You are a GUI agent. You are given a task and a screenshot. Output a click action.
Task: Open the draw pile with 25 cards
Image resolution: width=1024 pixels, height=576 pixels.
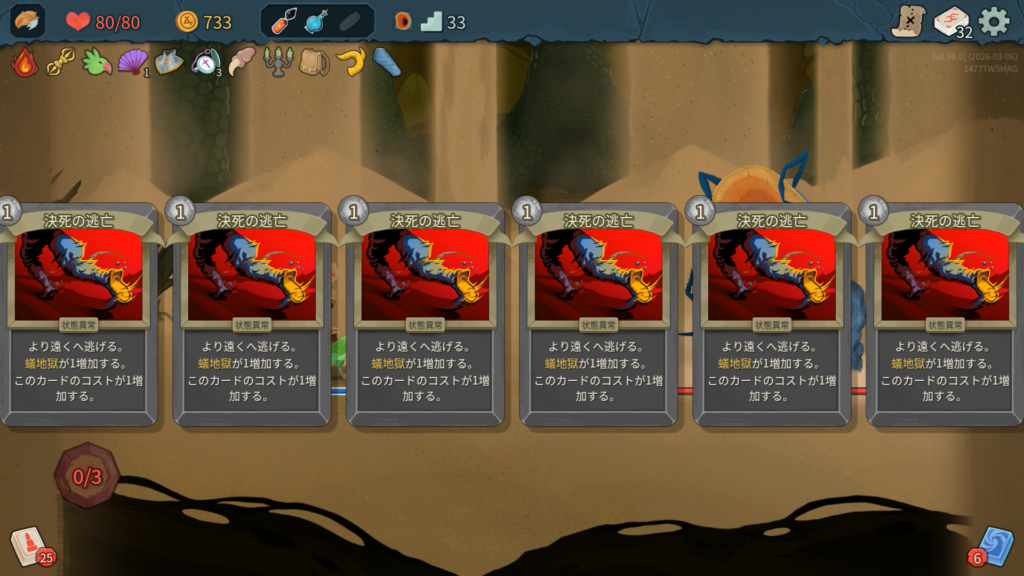[x=28, y=546]
